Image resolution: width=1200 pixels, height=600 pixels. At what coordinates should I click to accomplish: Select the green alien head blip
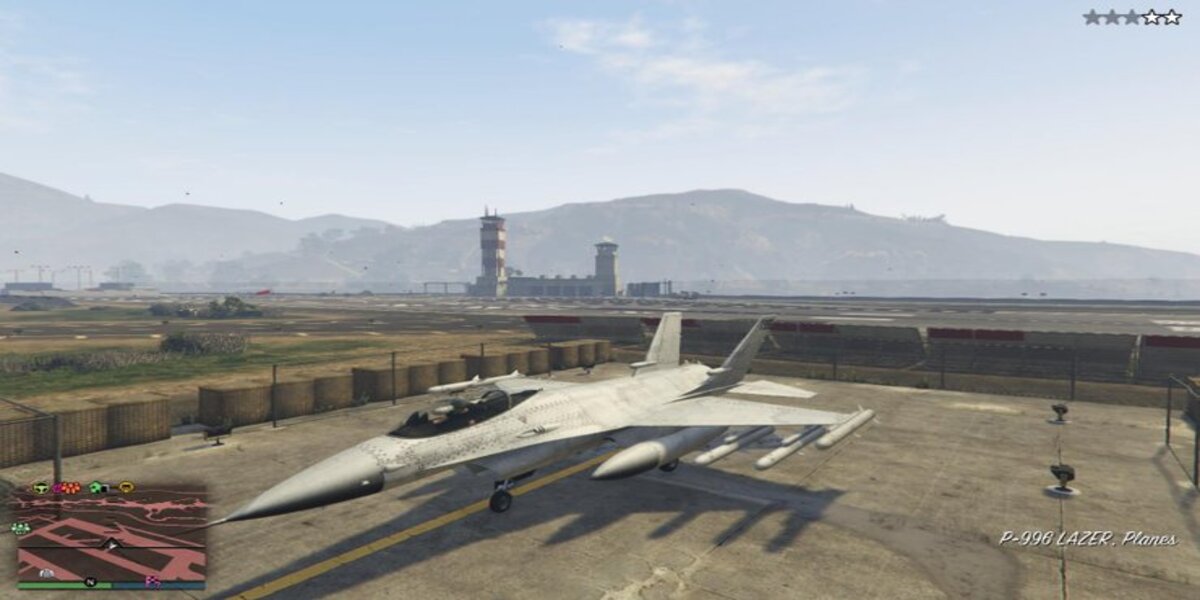[40, 488]
